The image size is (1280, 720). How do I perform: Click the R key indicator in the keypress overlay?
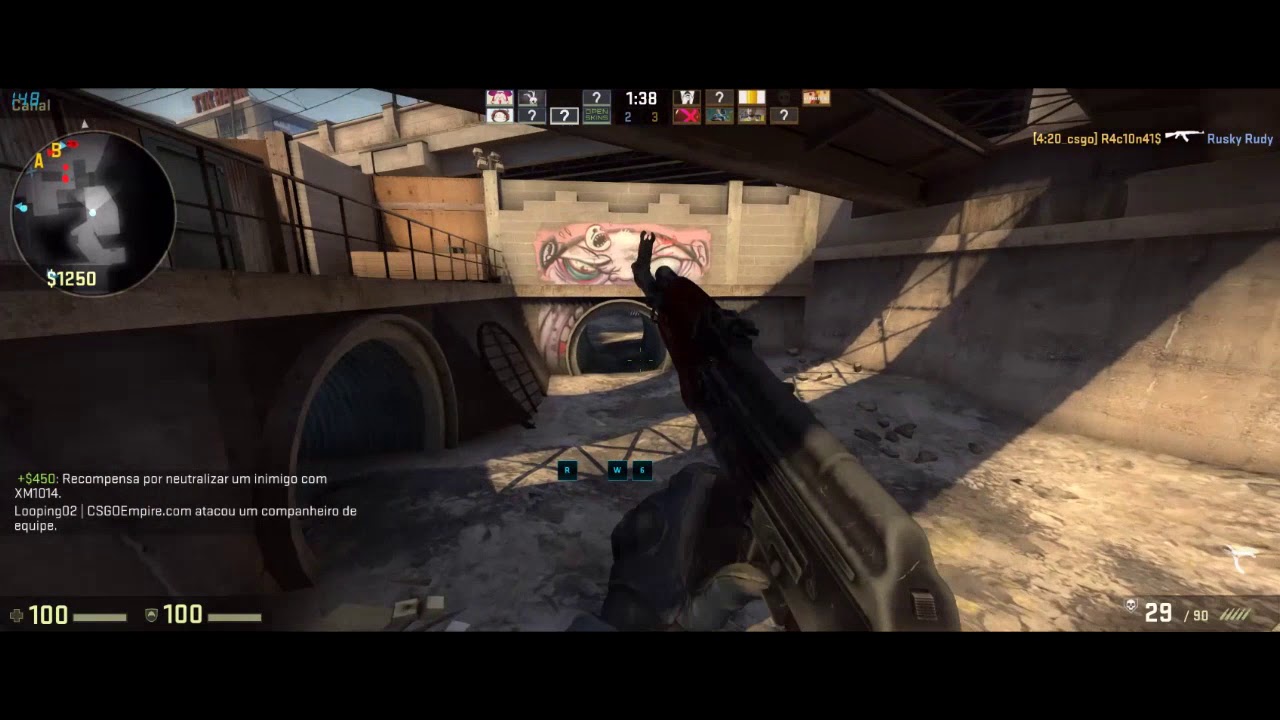pos(567,470)
